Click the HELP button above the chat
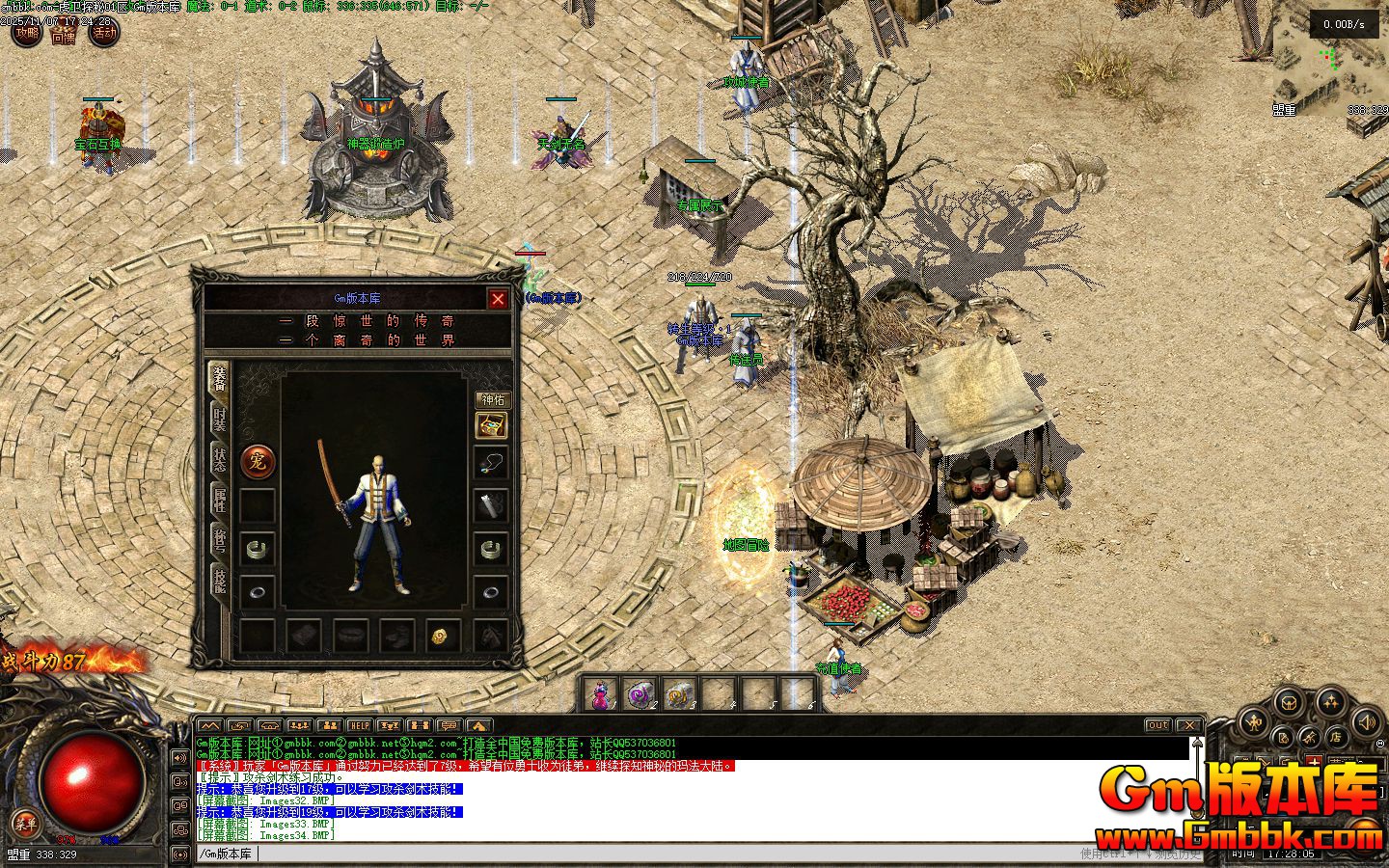The image size is (1389, 868). tap(359, 725)
